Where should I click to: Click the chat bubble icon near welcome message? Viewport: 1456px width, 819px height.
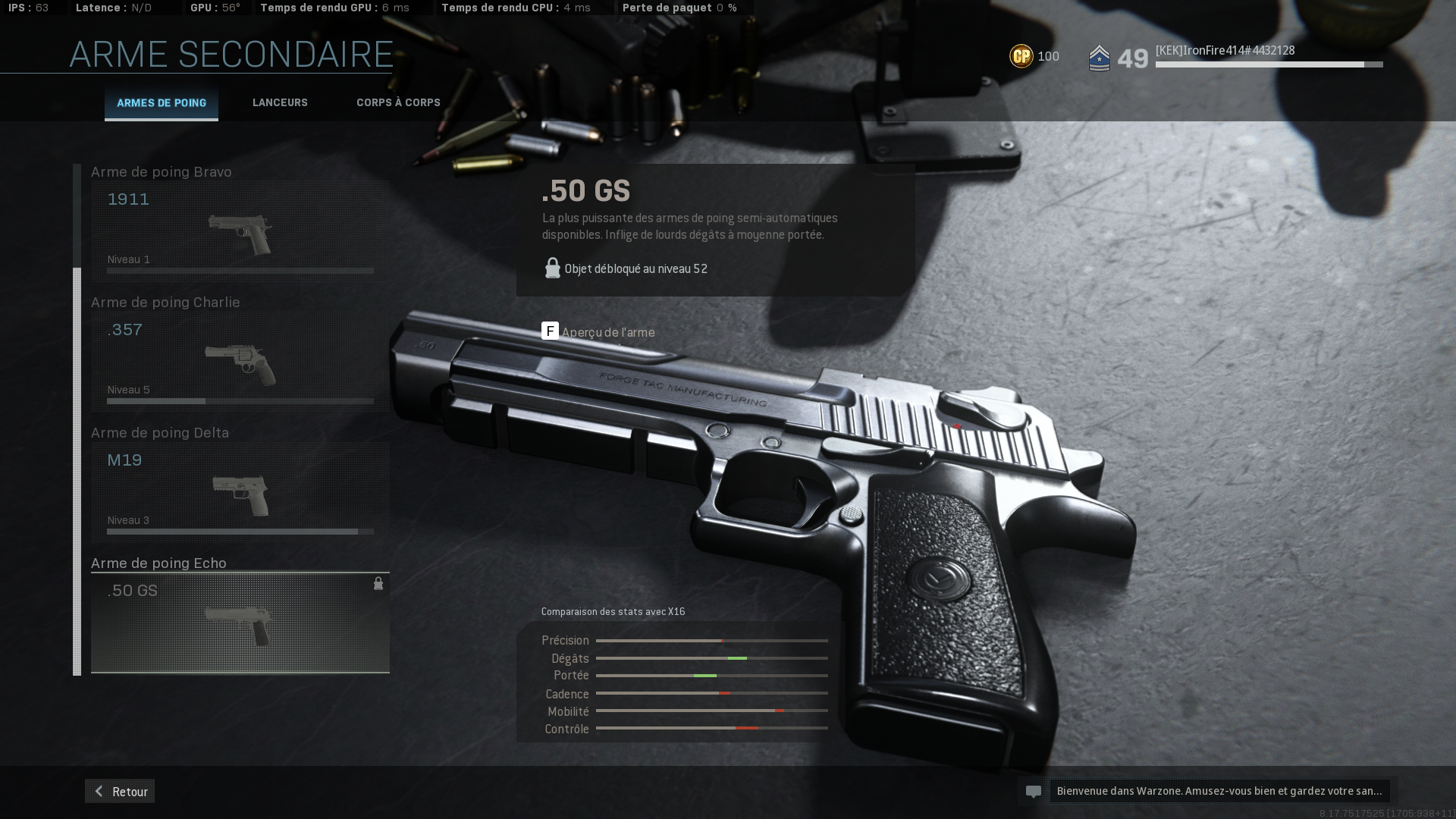(x=1034, y=791)
